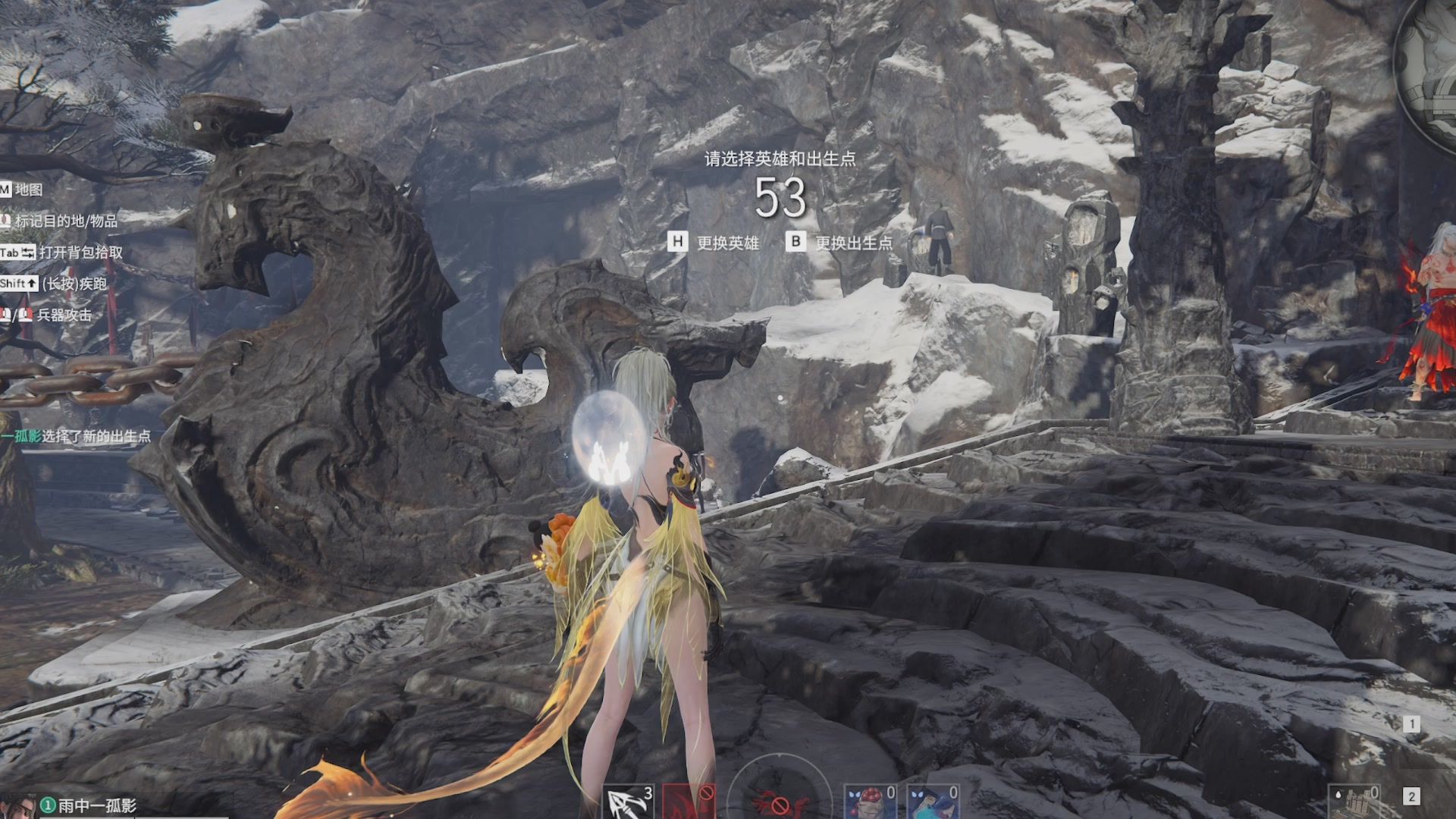Click 更换出生点 to change spawn point
This screenshot has height=819, width=1456.
(x=853, y=243)
